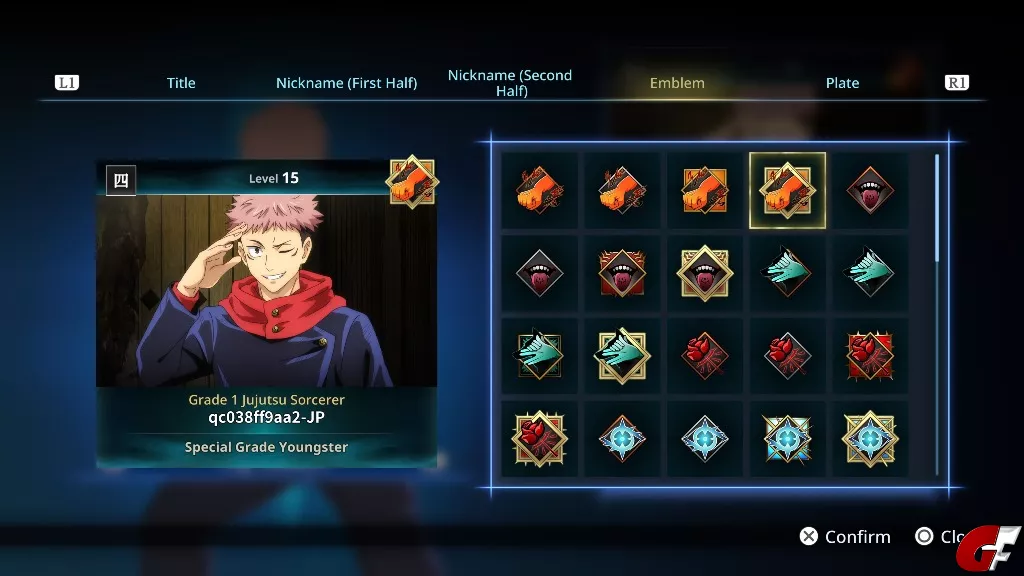
Task: Select the bronze-framed blue orb emblem
Action: tap(622, 439)
